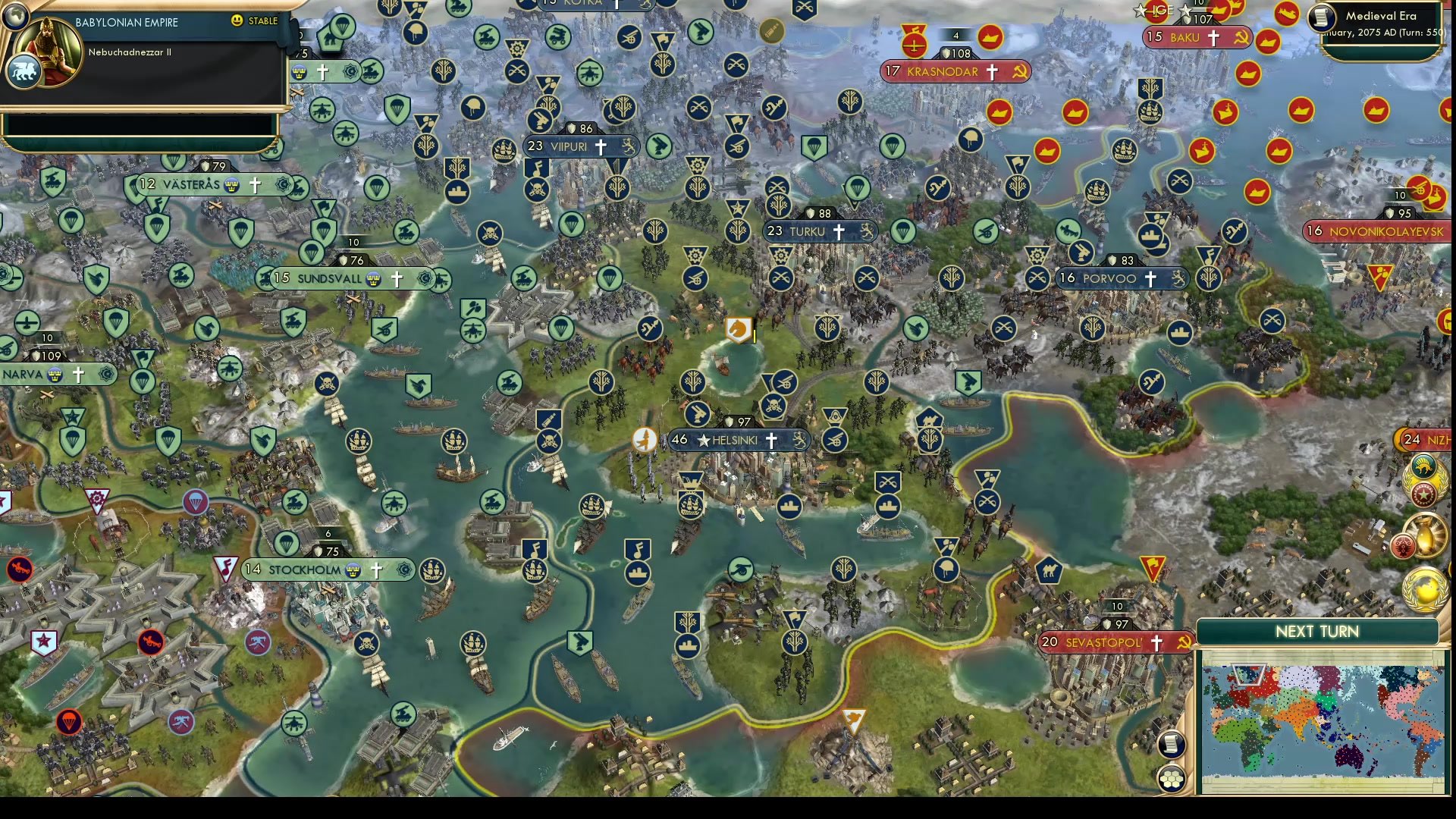1456x819 pixels.
Task: Click the Turku city banner
Action: click(x=808, y=231)
